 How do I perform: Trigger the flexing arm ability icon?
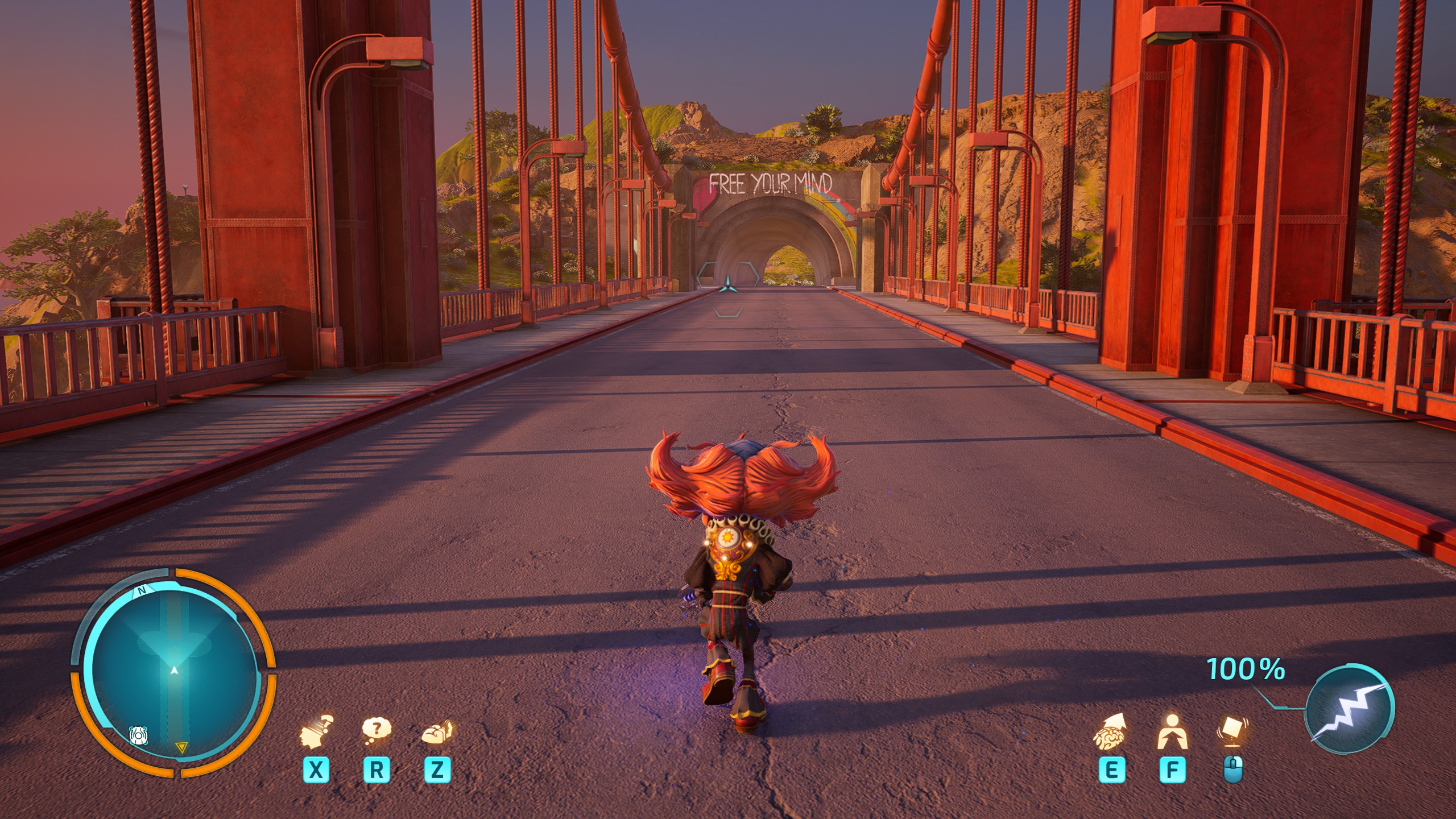click(x=437, y=731)
